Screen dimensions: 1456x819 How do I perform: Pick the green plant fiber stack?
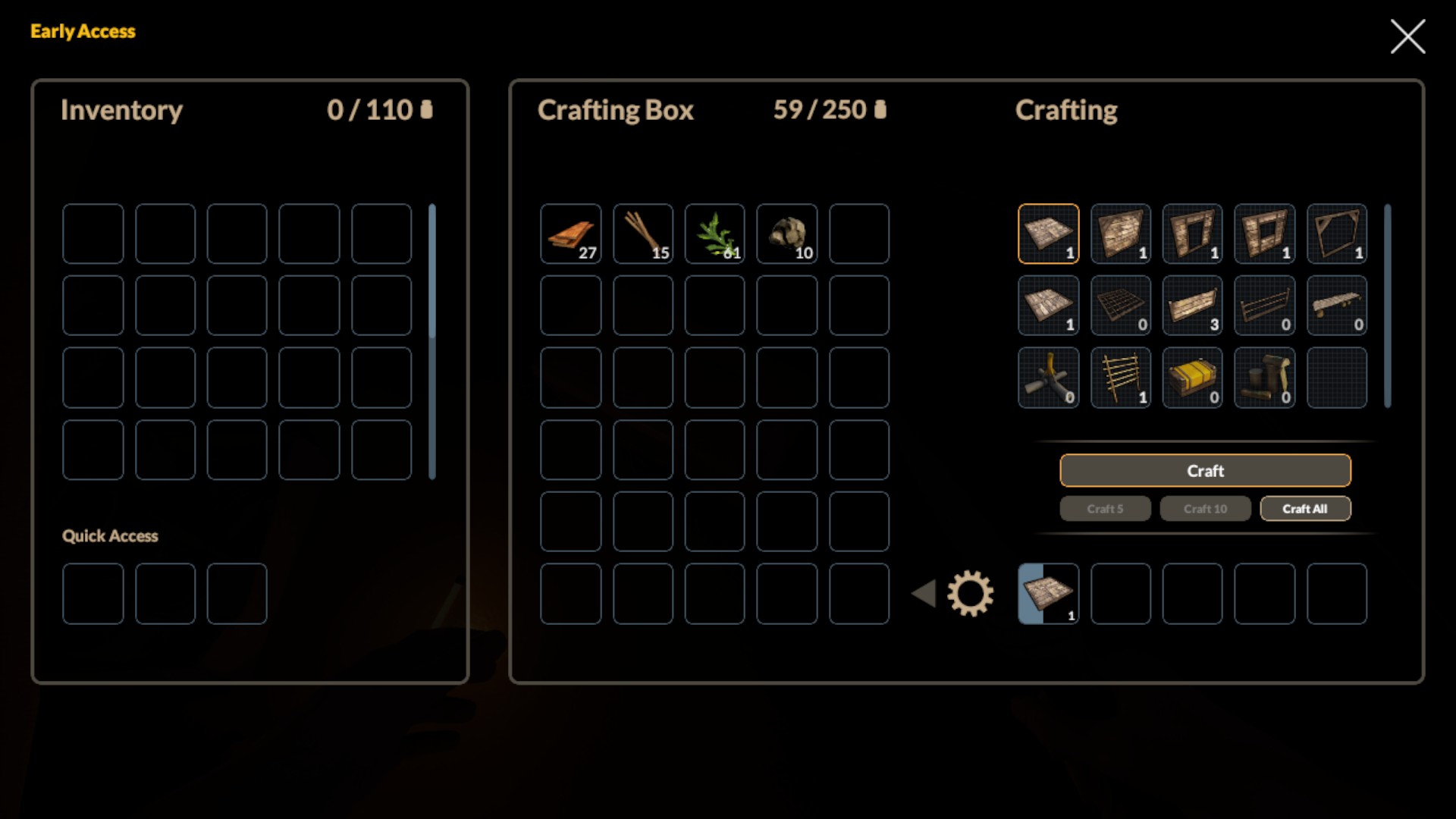715,234
